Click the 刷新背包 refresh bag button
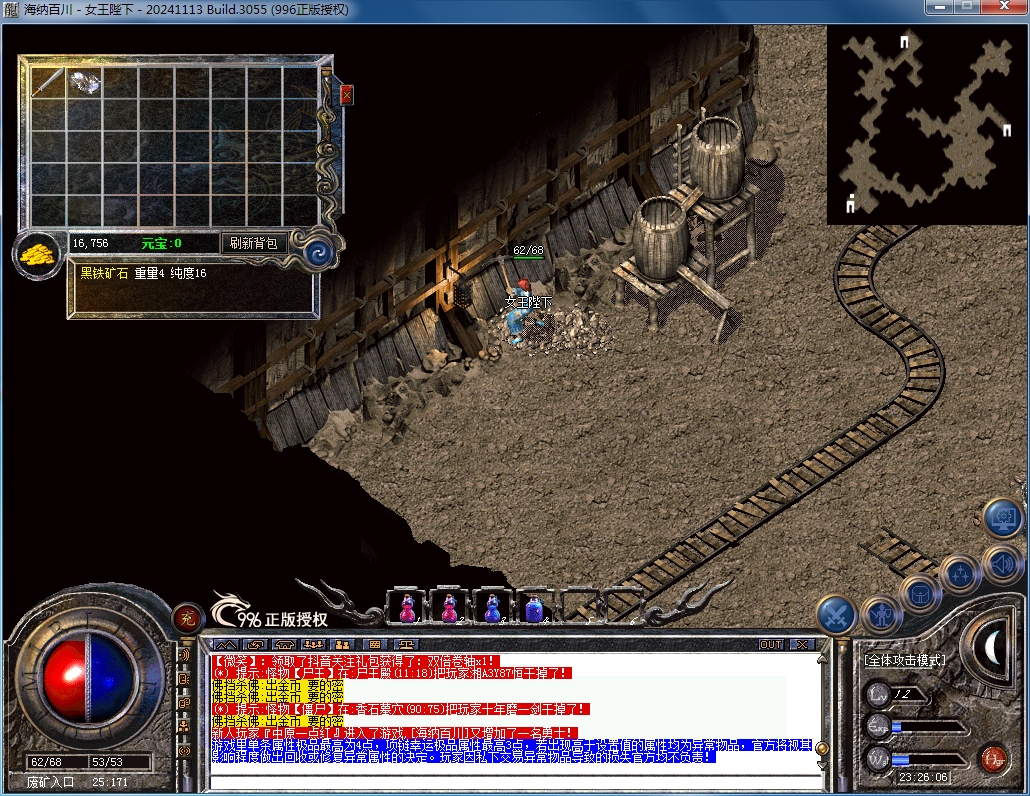 click(x=253, y=243)
